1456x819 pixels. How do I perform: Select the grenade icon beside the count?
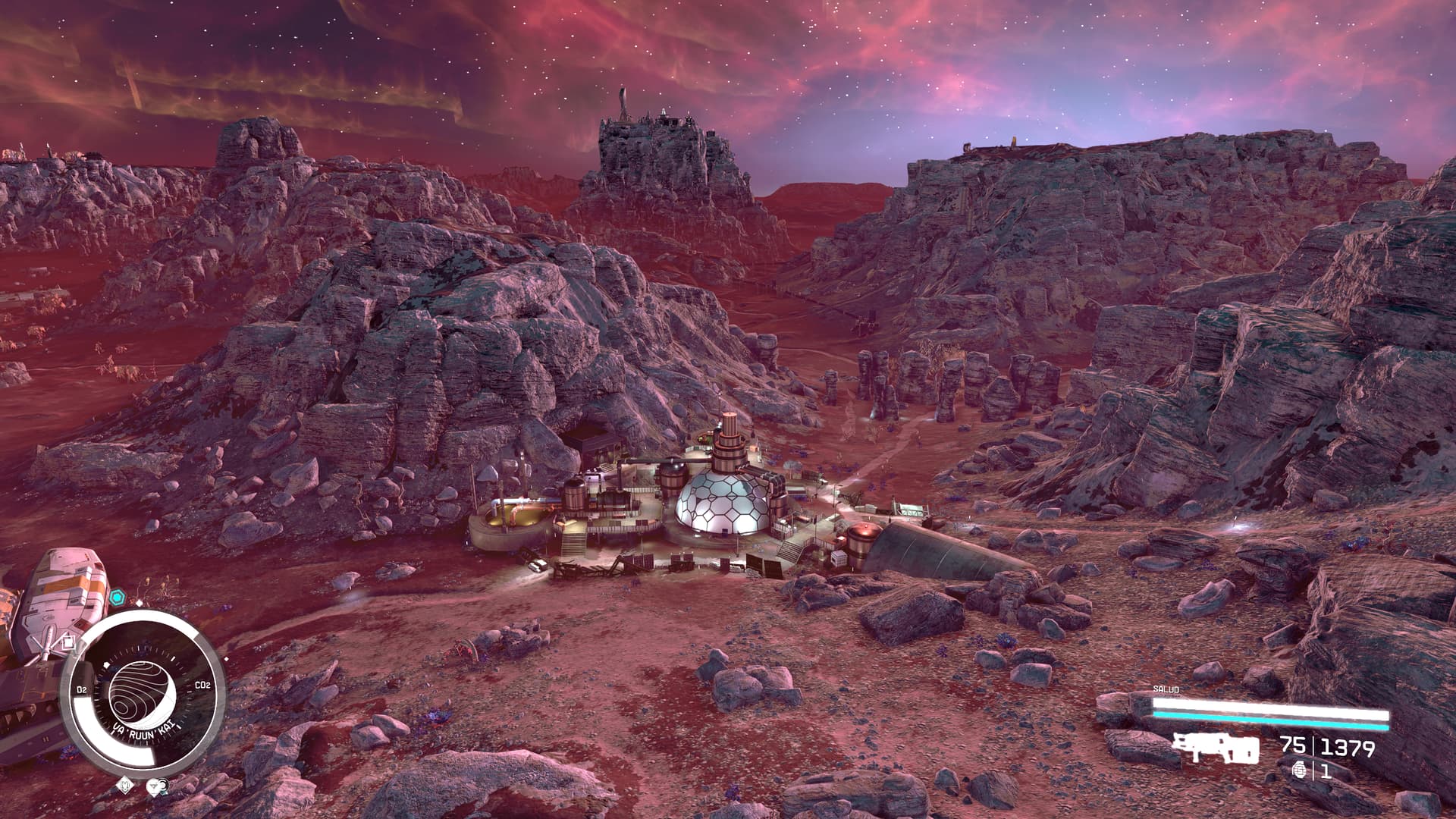1298,770
